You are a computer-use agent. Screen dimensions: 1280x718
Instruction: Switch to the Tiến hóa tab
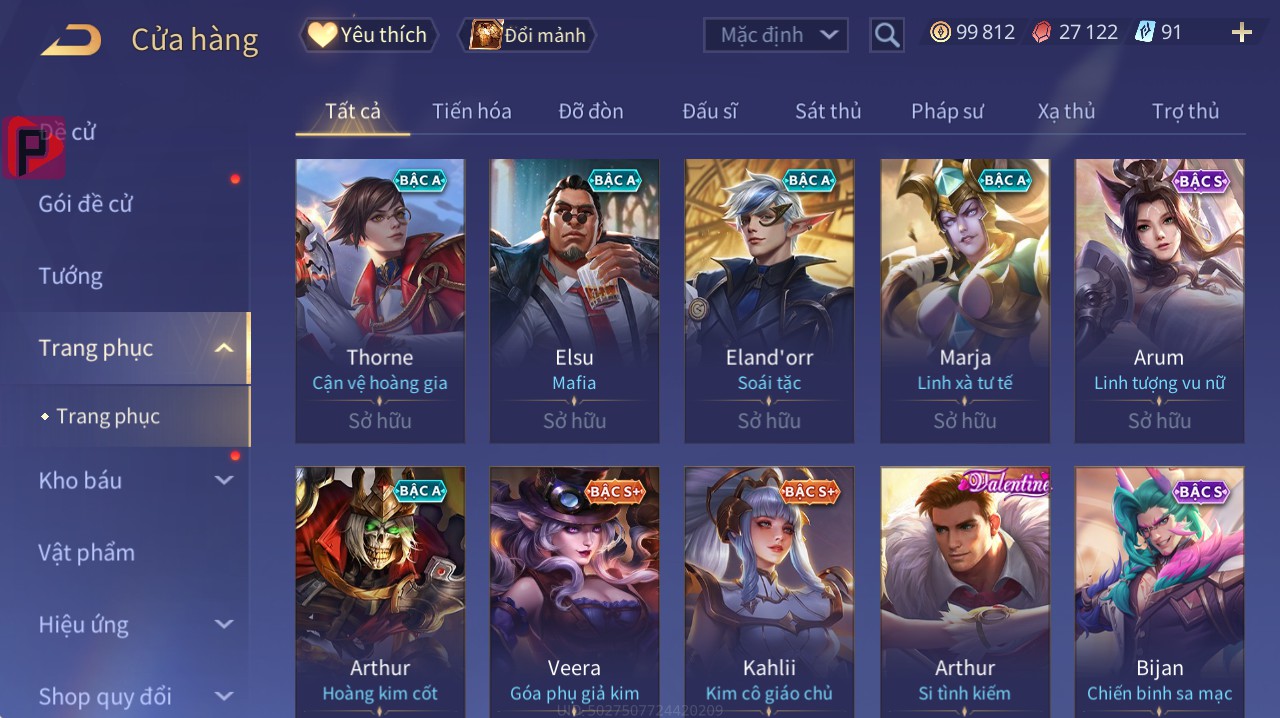[471, 111]
